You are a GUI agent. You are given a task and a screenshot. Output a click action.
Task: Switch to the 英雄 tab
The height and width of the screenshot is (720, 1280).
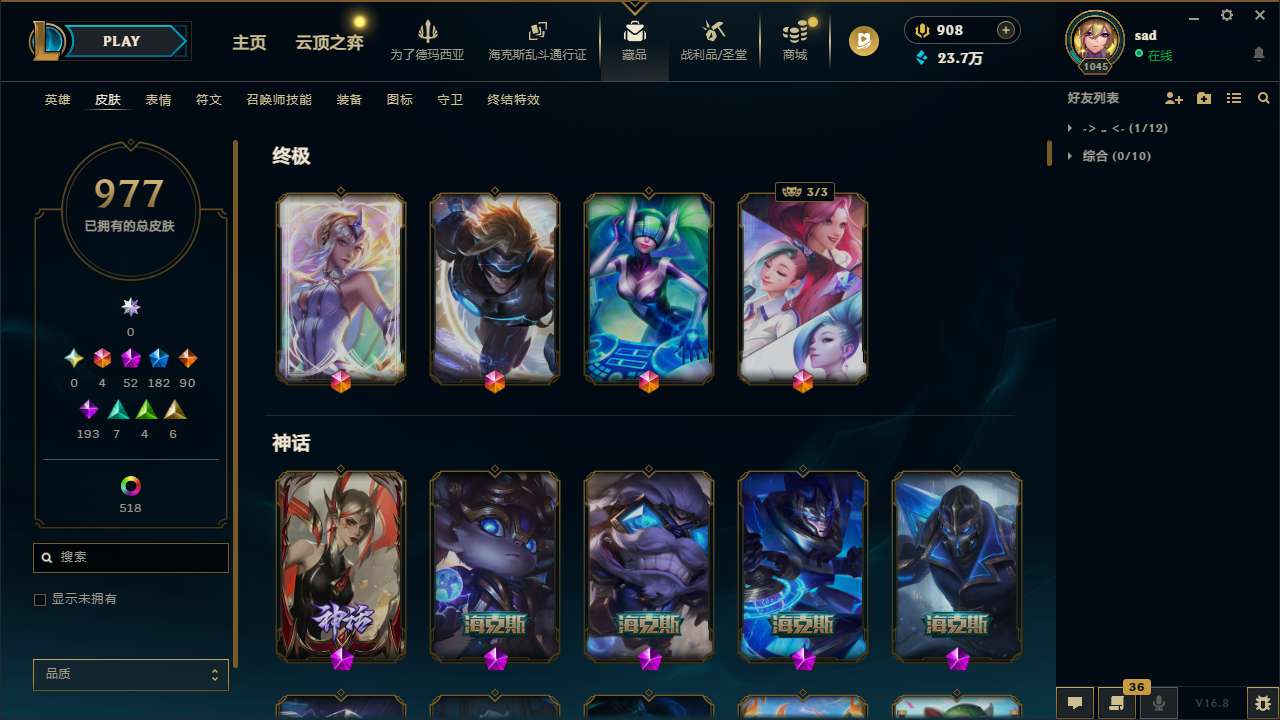pyautogui.click(x=57, y=100)
